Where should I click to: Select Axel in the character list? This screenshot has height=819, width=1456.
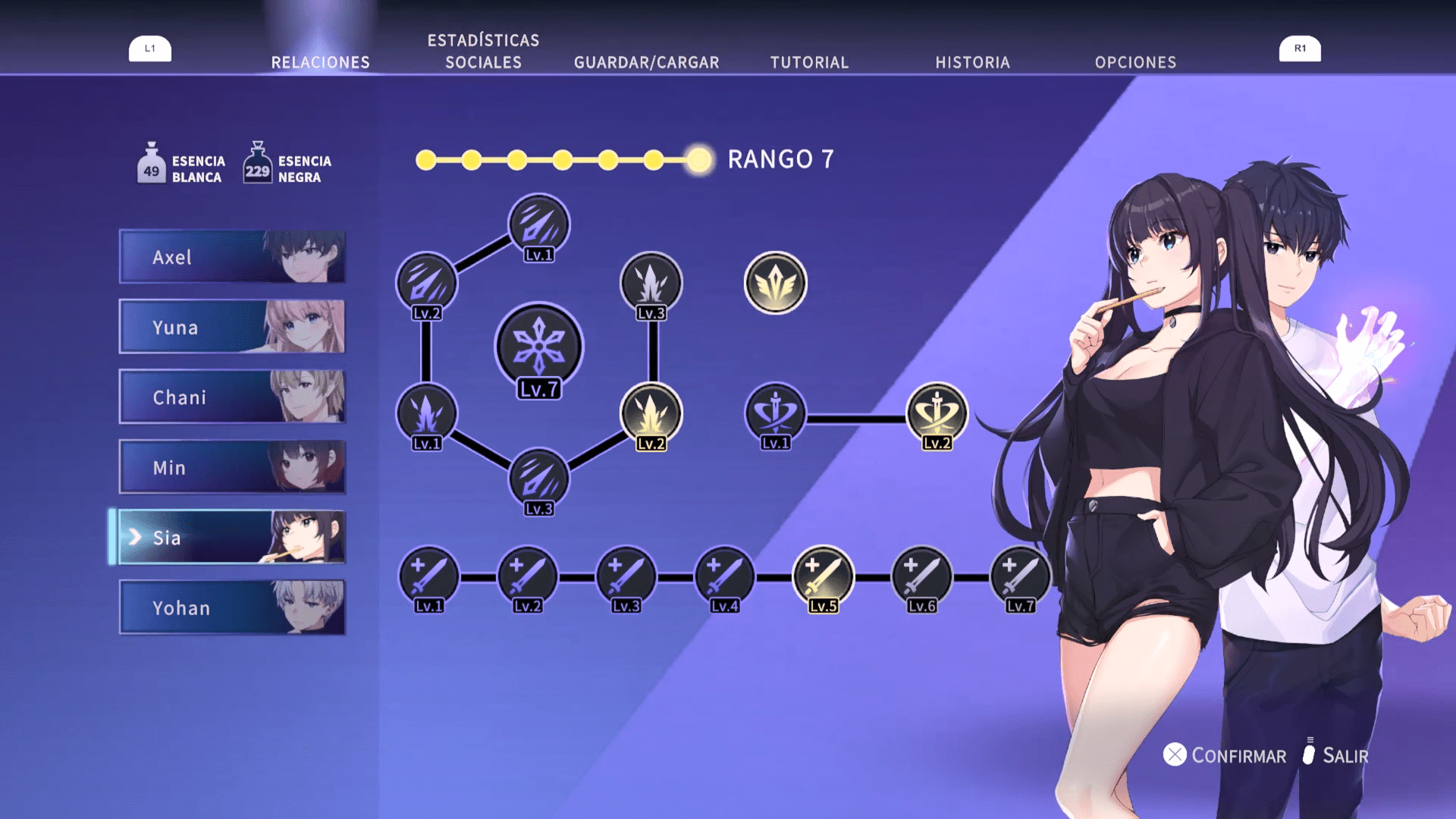click(232, 257)
